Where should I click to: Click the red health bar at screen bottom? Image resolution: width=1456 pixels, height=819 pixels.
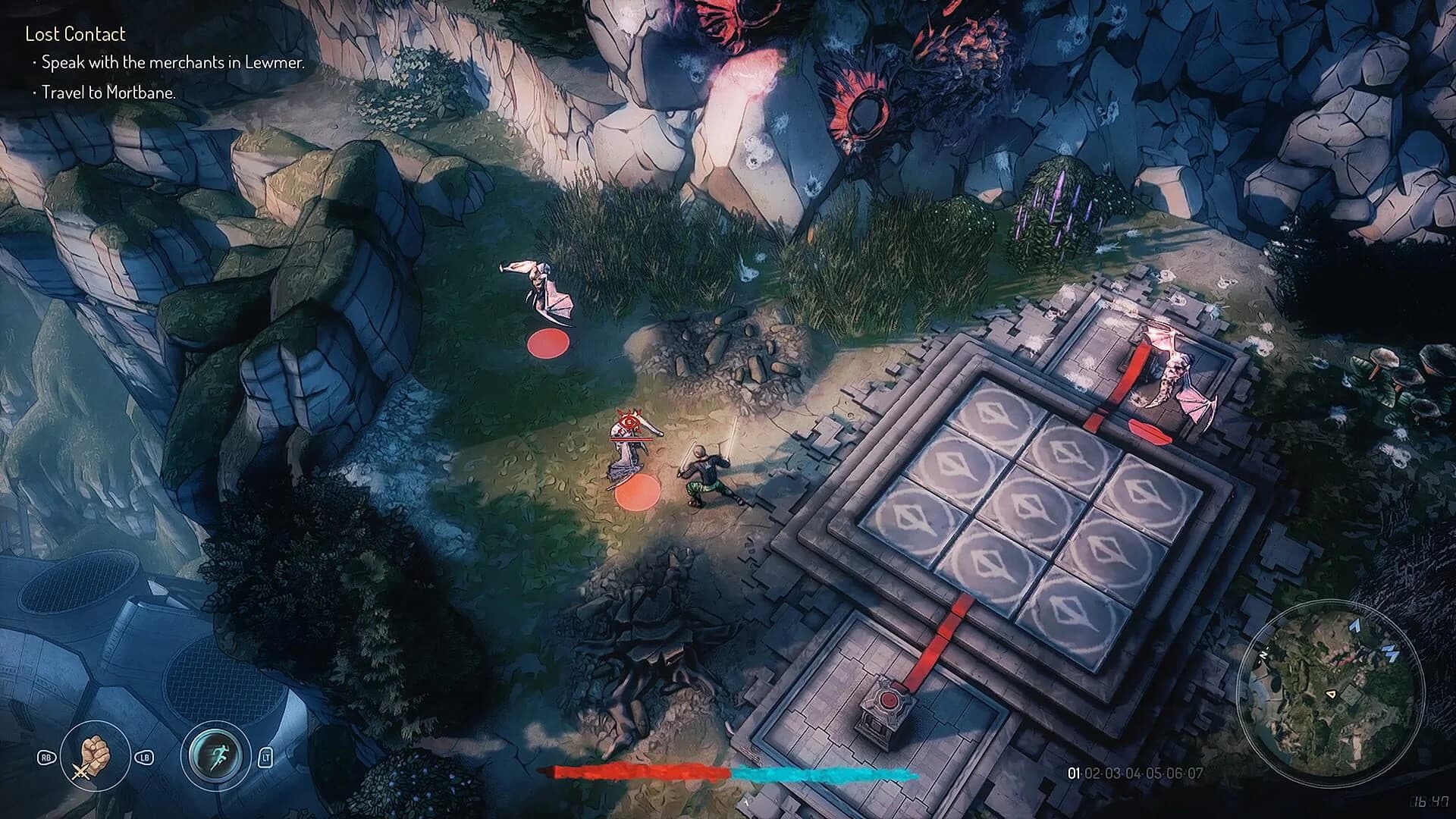[637, 773]
